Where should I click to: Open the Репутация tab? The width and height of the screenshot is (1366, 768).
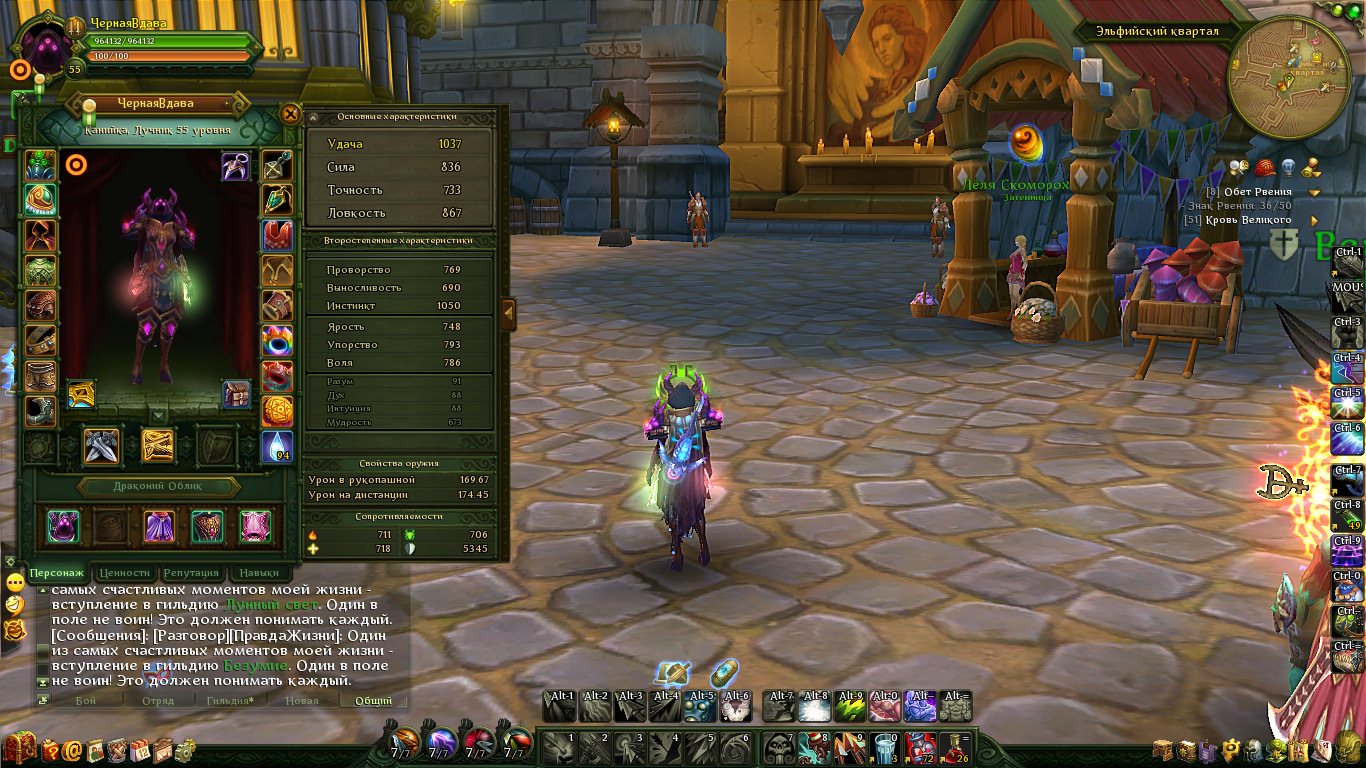point(190,573)
